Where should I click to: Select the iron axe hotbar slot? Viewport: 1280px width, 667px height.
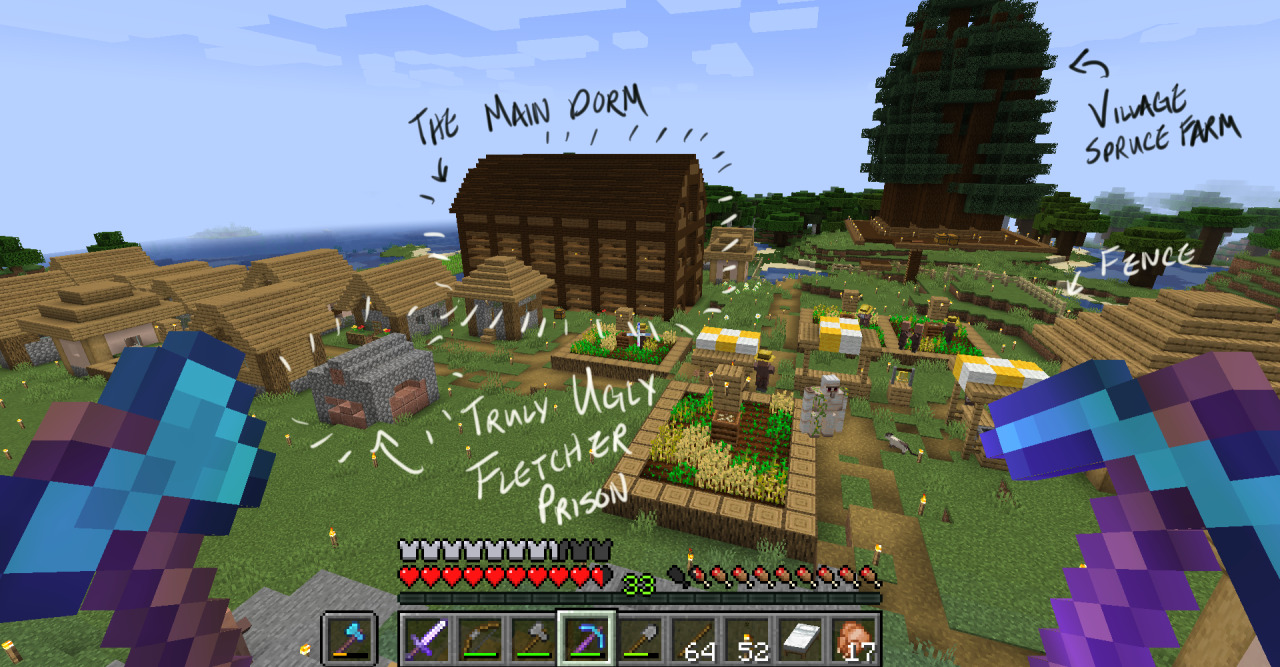(531, 638)
